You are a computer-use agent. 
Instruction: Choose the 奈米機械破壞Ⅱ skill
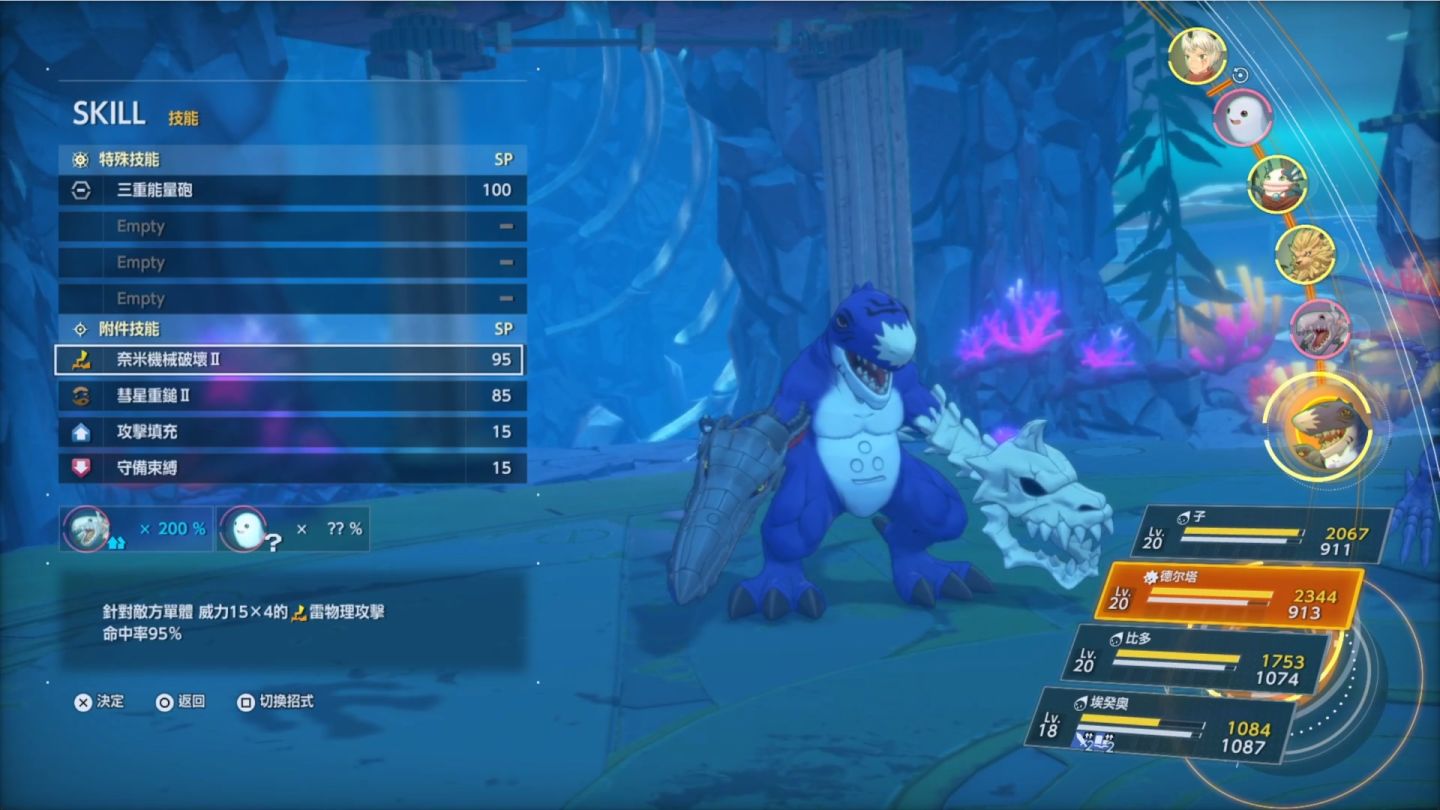[290, 359]
